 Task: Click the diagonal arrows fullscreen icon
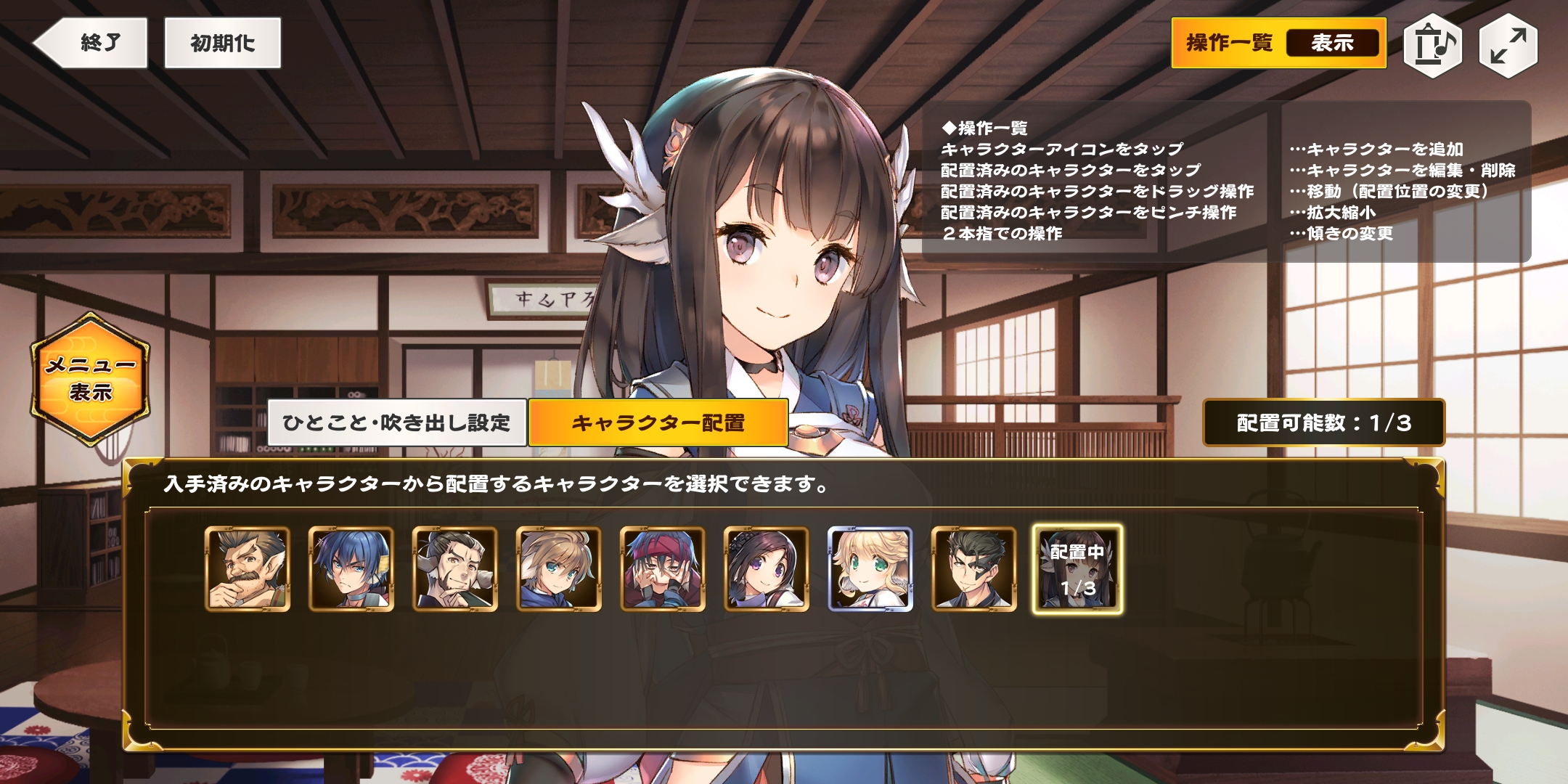click(1508, 45)
